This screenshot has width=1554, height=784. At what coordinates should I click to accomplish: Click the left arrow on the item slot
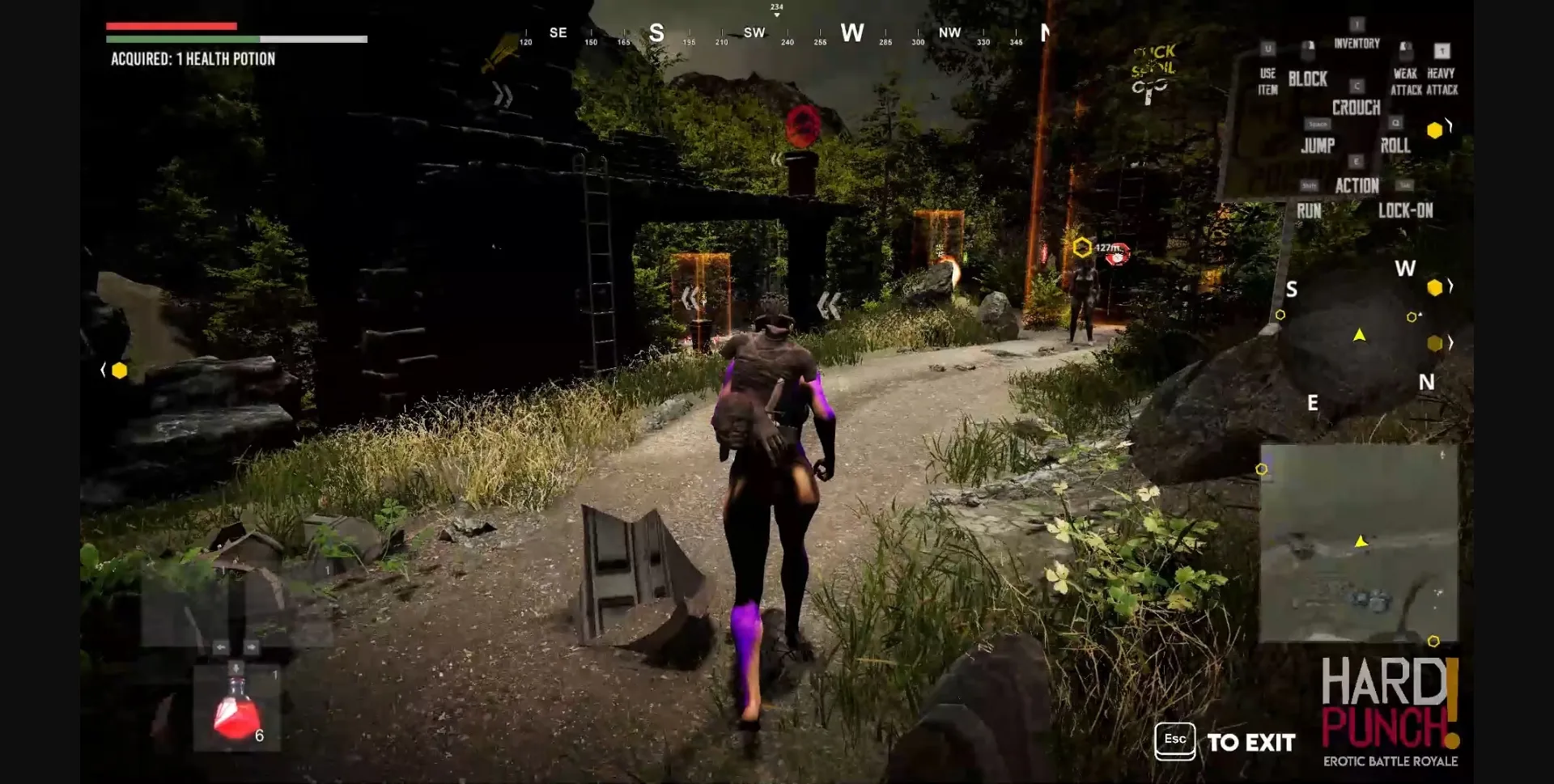point(220,646)
